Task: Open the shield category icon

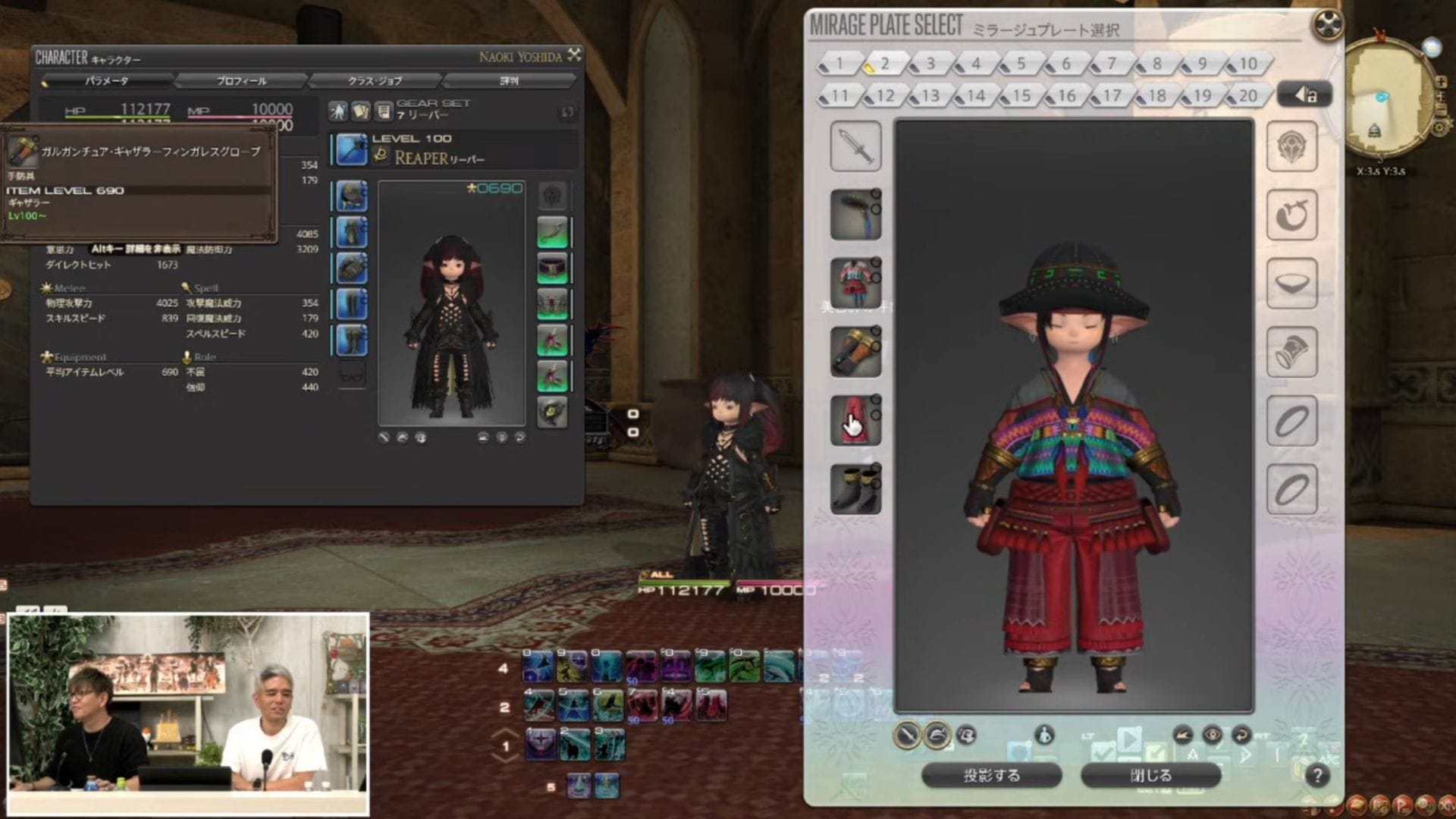Action: (x=1291, y=146)
